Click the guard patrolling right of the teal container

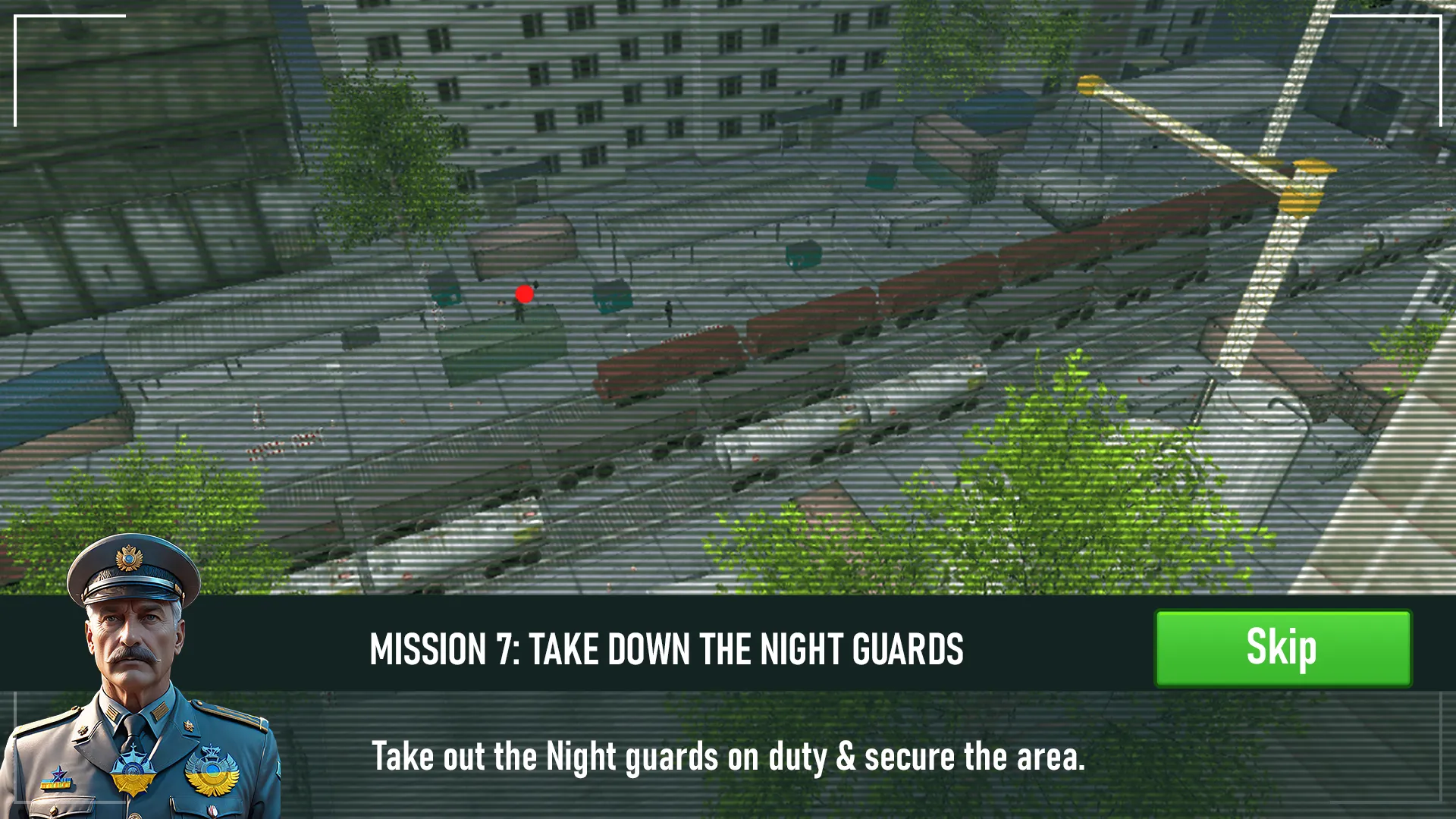[669, 314]
